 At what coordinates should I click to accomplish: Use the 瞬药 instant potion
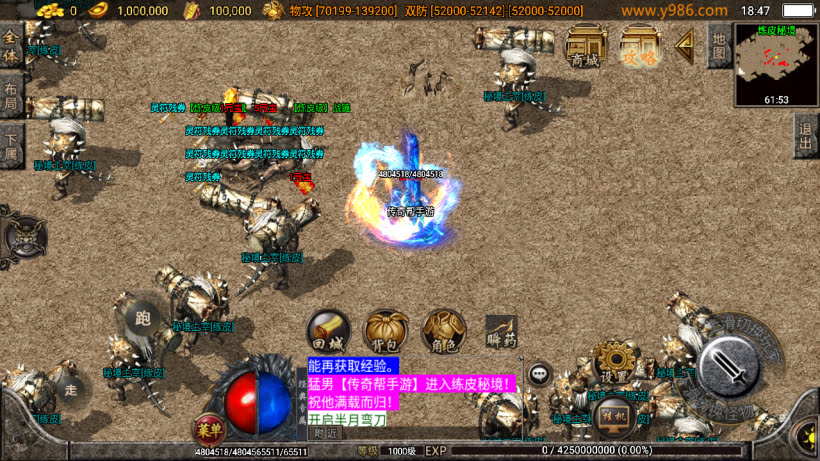(501, 331)
